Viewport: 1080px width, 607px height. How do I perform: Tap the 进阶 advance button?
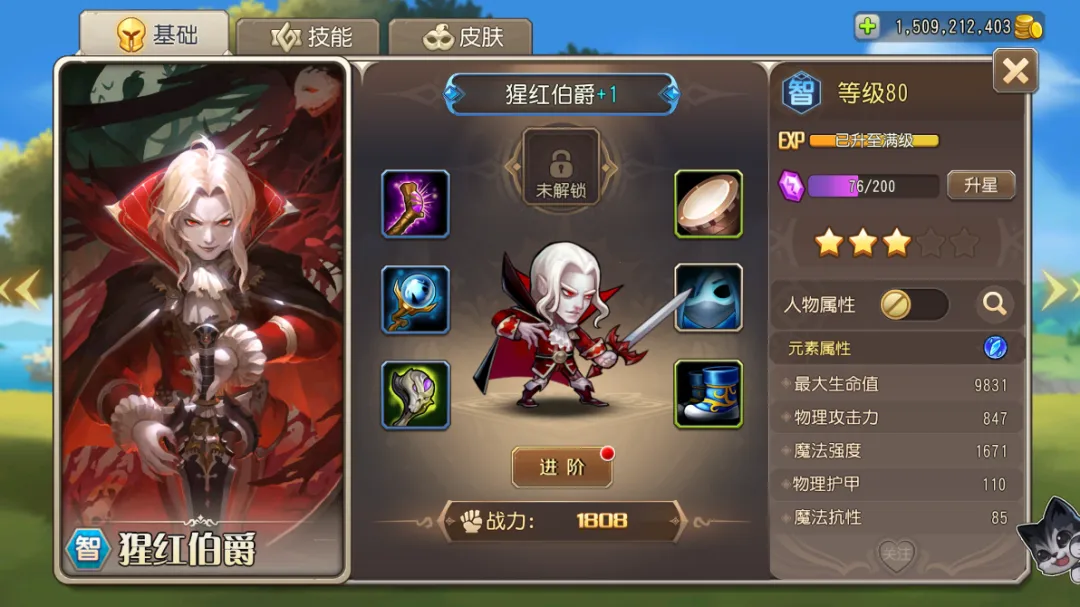click(x=562, y=468)
